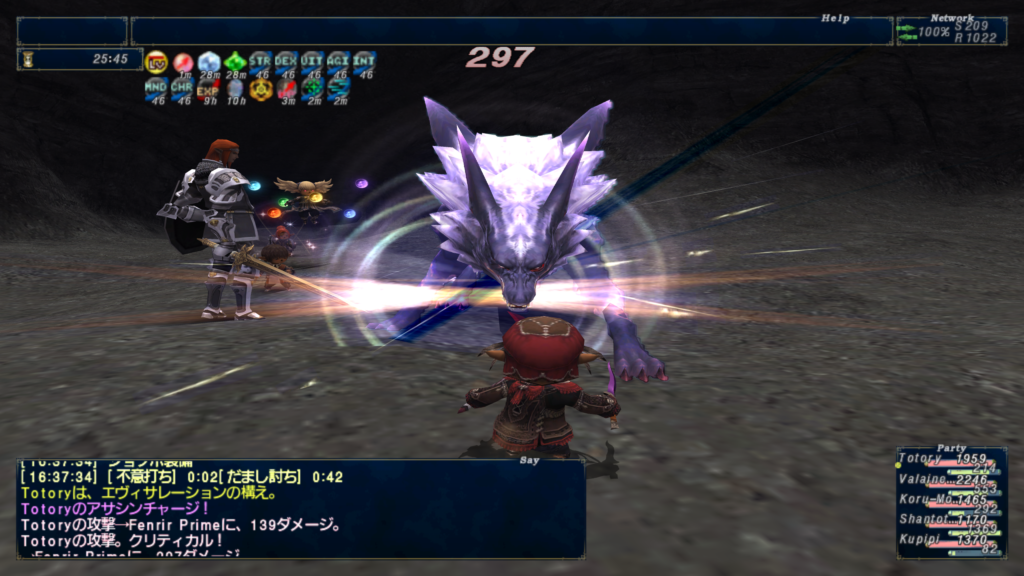1024x576 pixels.
Task: Click the Help message bar
Action: click(x=510, y=31)
